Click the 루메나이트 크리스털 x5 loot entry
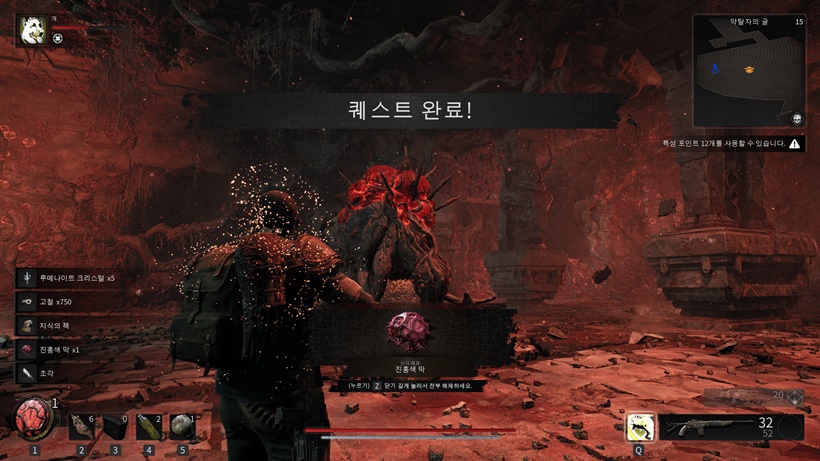820x461 pixels. coord(70,277)
